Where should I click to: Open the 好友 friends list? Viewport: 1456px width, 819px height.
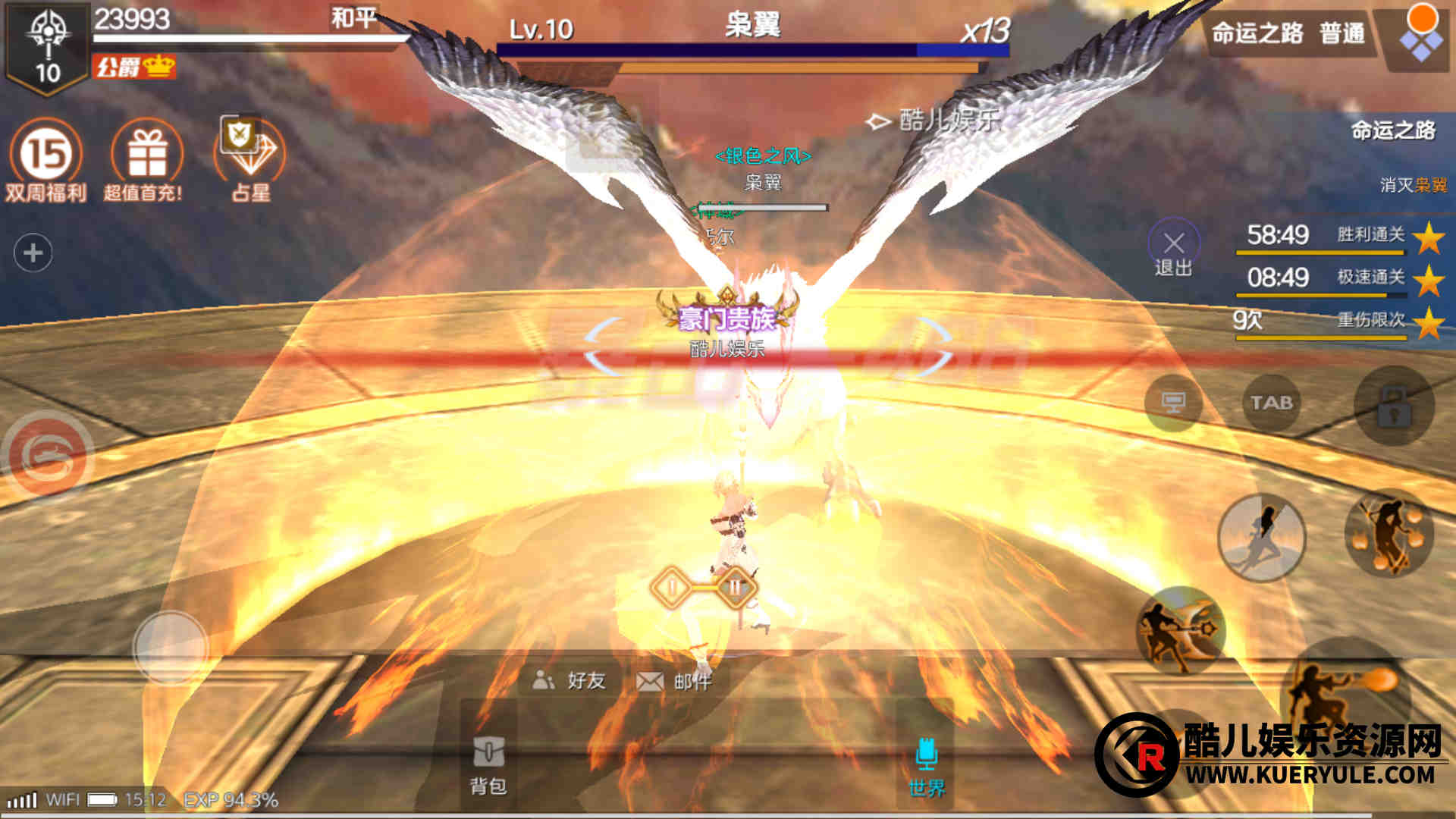click(x=570, y=680)
